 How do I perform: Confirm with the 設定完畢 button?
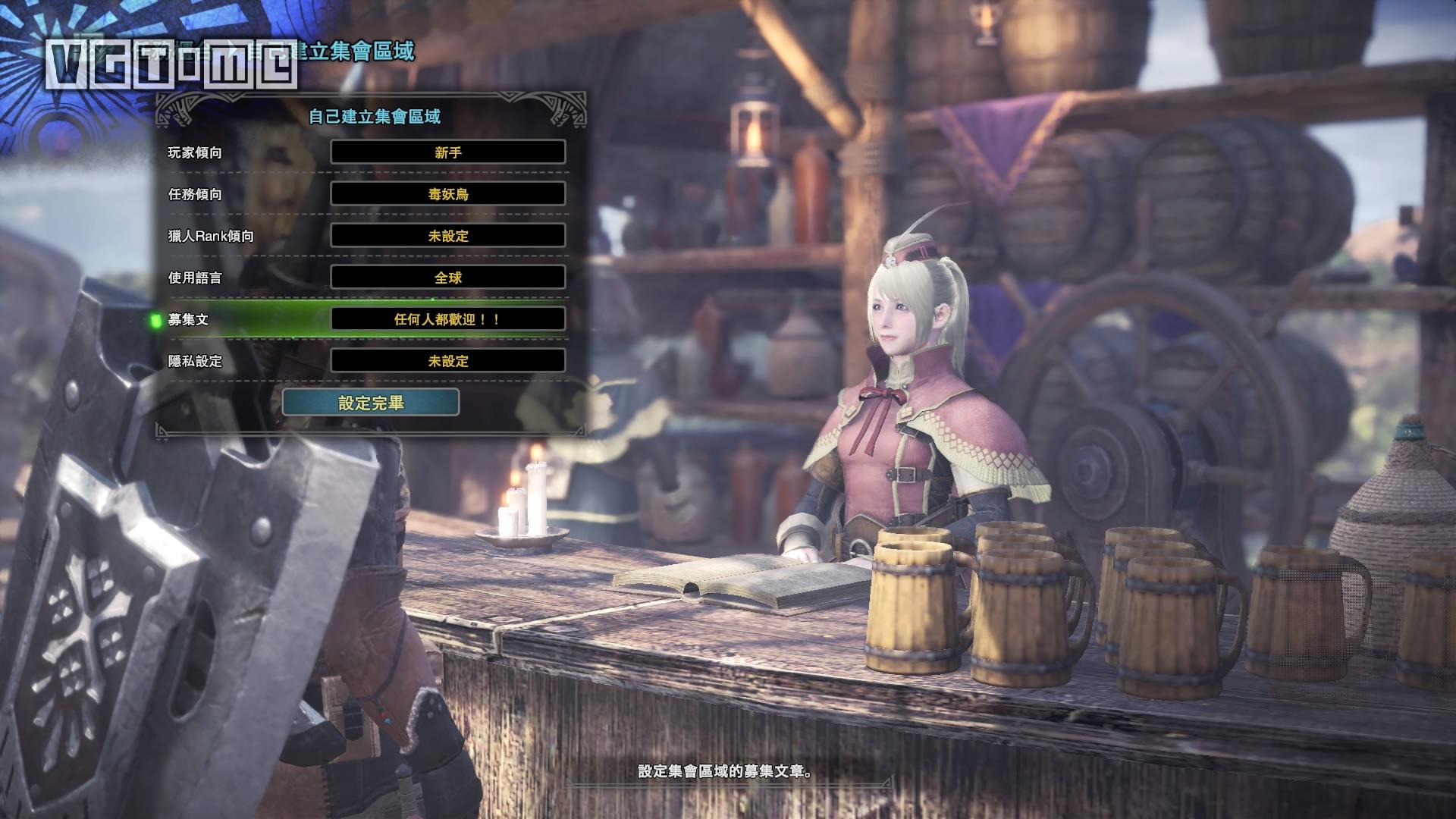coord(371,403)
